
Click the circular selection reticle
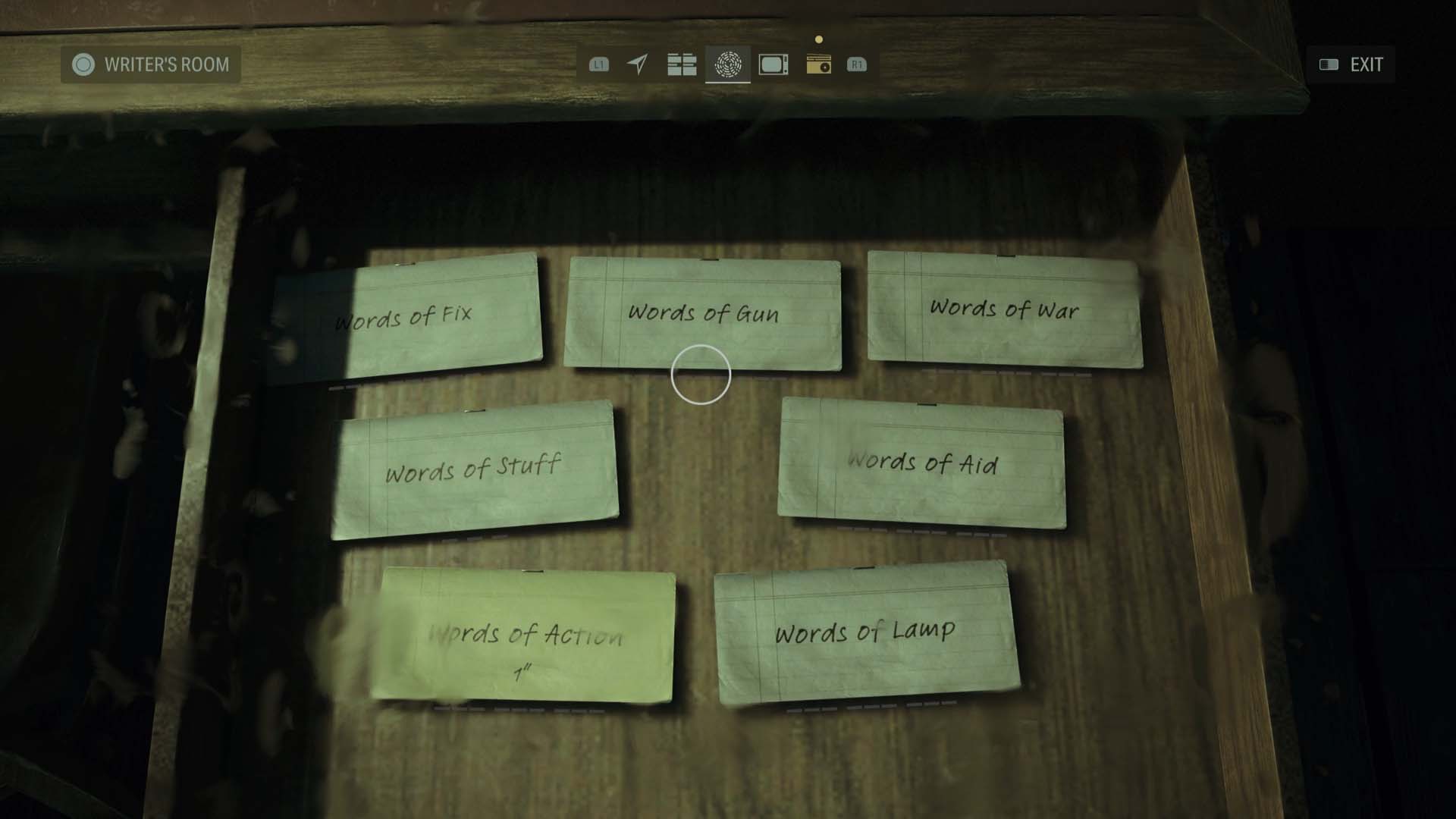click(701, 373)
